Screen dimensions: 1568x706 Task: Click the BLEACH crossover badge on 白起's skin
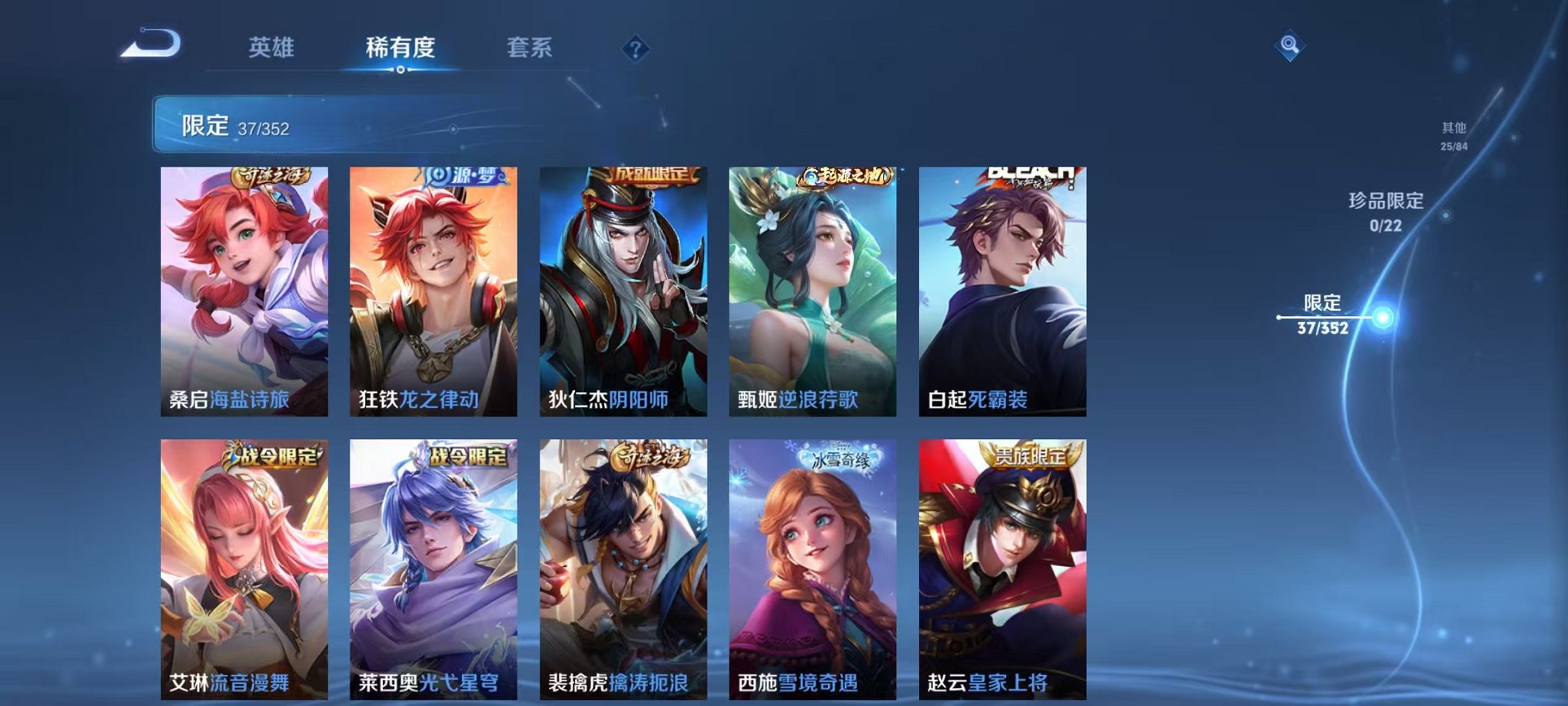click(1032, 175)
